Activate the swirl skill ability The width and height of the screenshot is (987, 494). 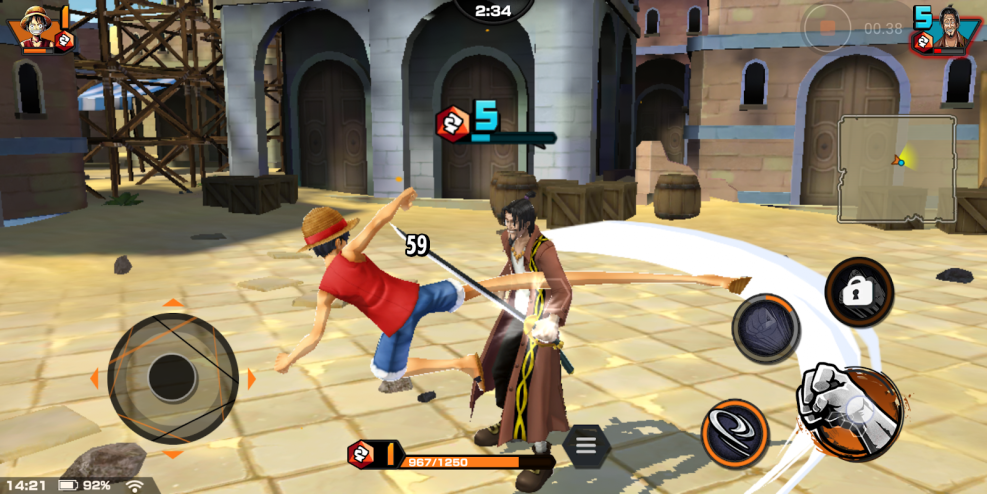click(x=735, y=434)
